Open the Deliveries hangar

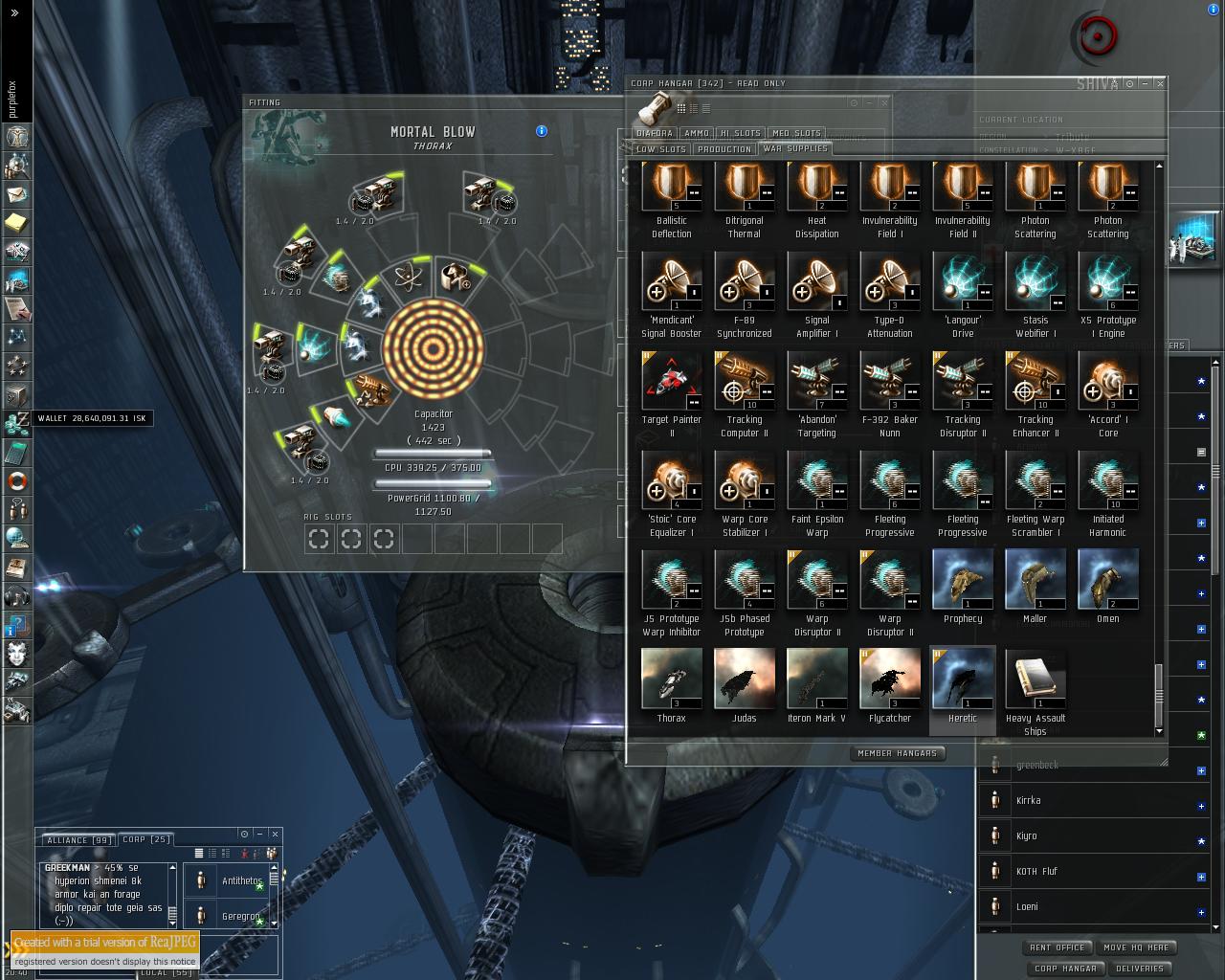click(x=1140, y=969)
